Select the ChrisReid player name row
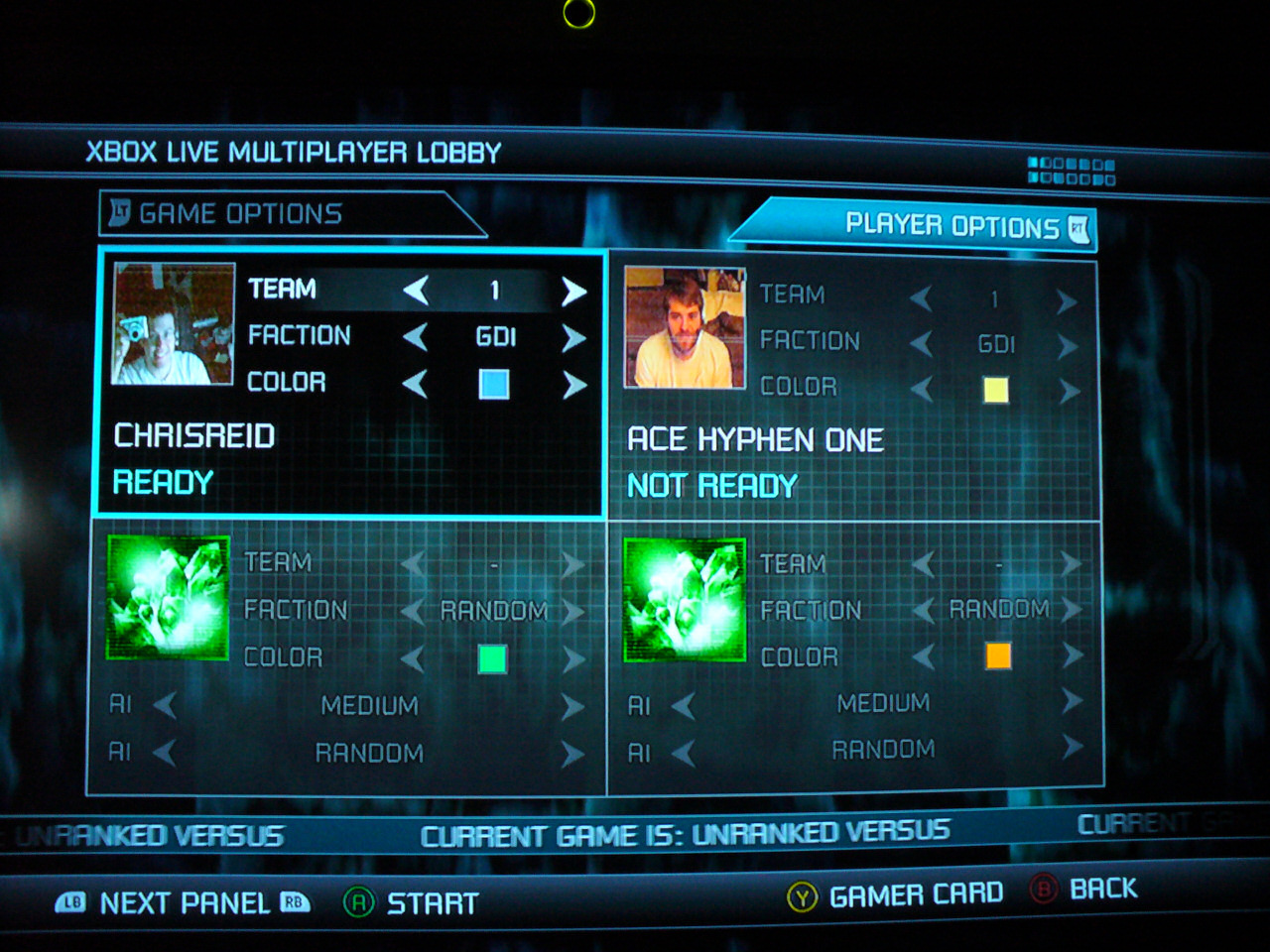The width and height of the screenshot is (1270, 952). point(194,435)
